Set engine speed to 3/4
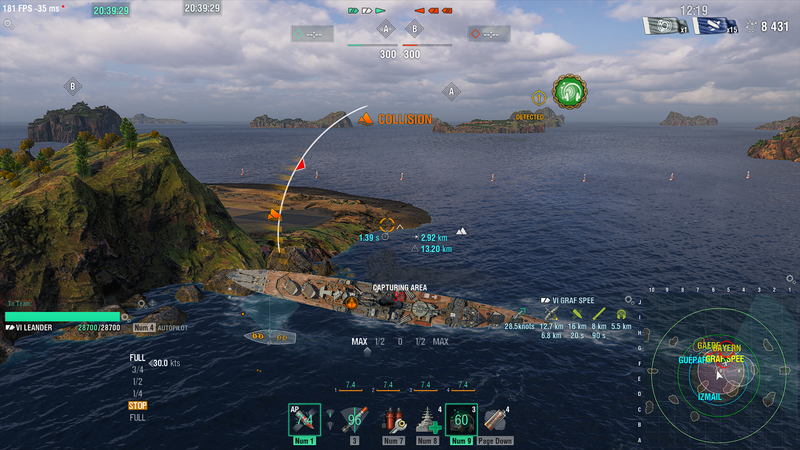Viewport: 800px width, 450px height. (136, 369)
